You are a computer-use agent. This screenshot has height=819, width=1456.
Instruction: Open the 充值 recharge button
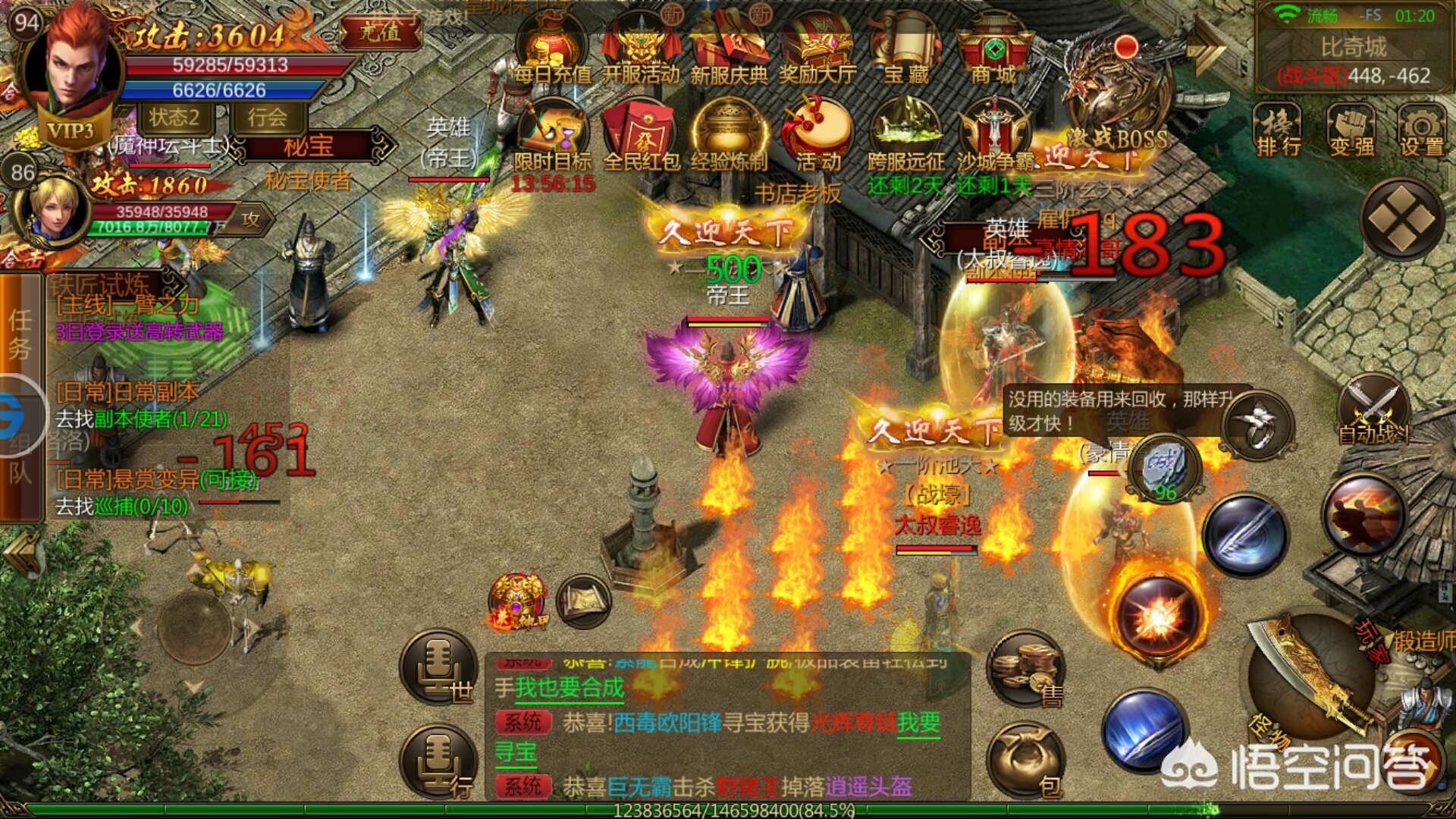(x=381, y=33)
